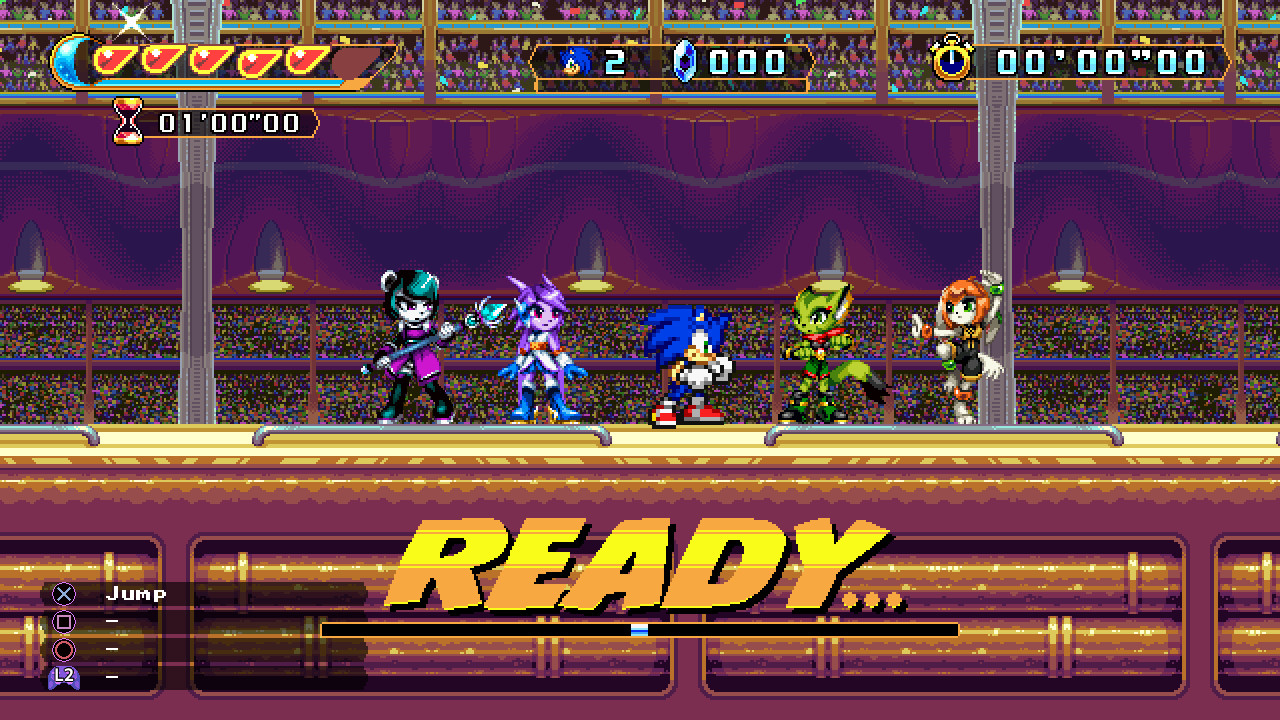Toggle the last red health petal
The height and width of the screenshot is (720, 1280).
(305, 60)
